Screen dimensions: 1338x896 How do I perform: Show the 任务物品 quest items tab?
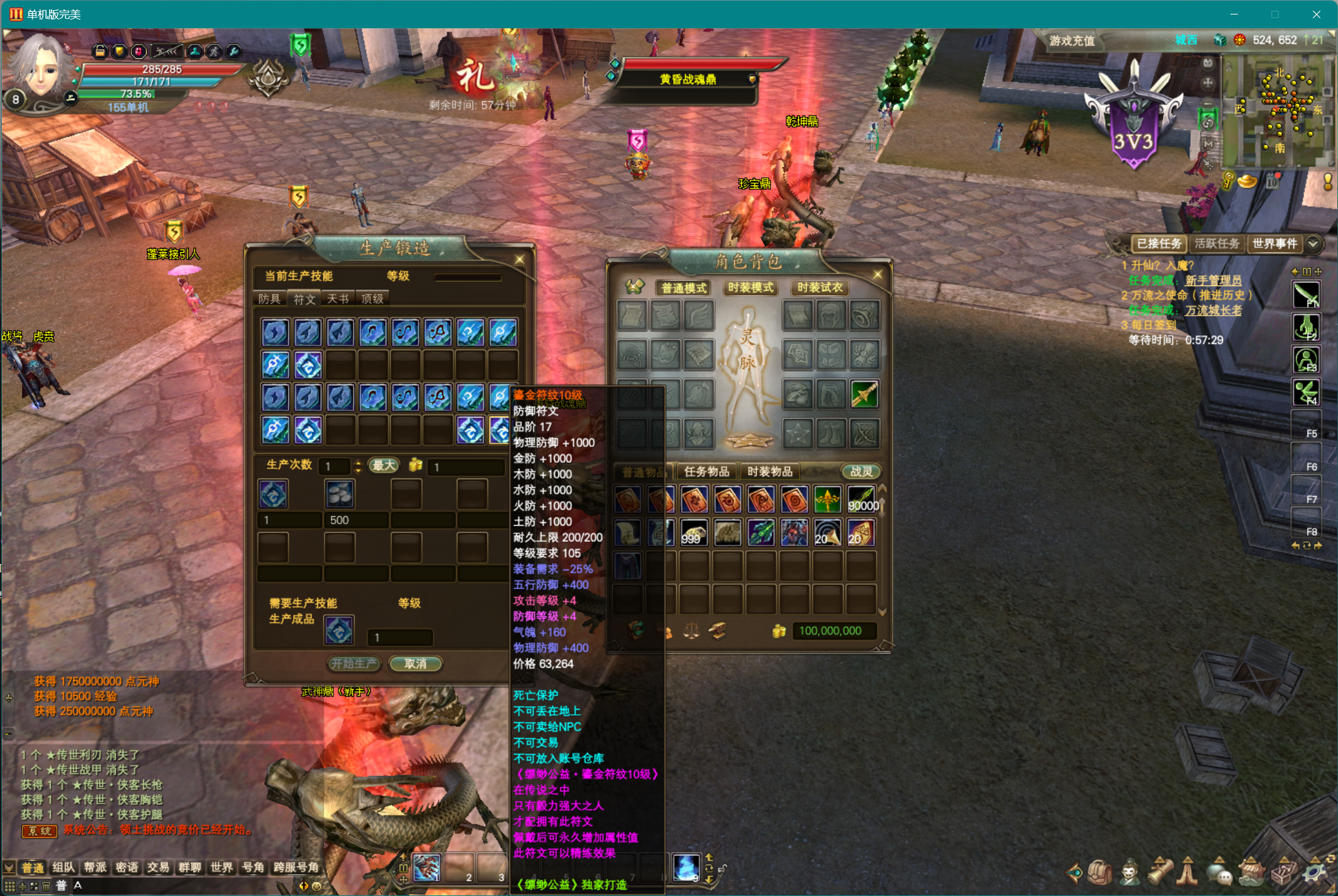click(706, 472)
